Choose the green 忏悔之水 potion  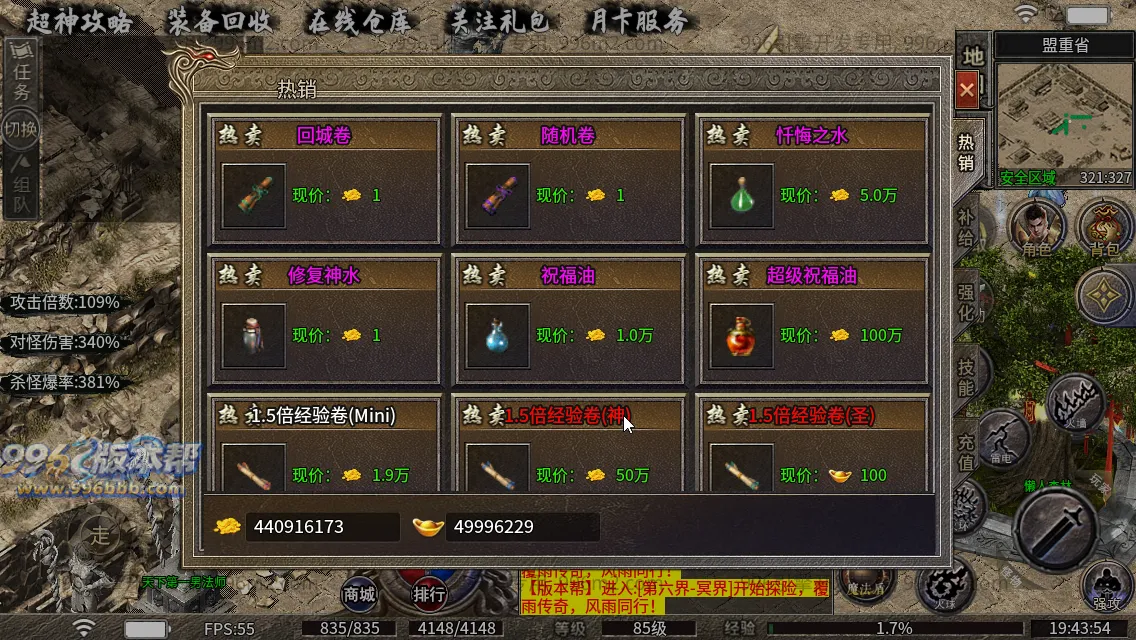coord(742,195)
